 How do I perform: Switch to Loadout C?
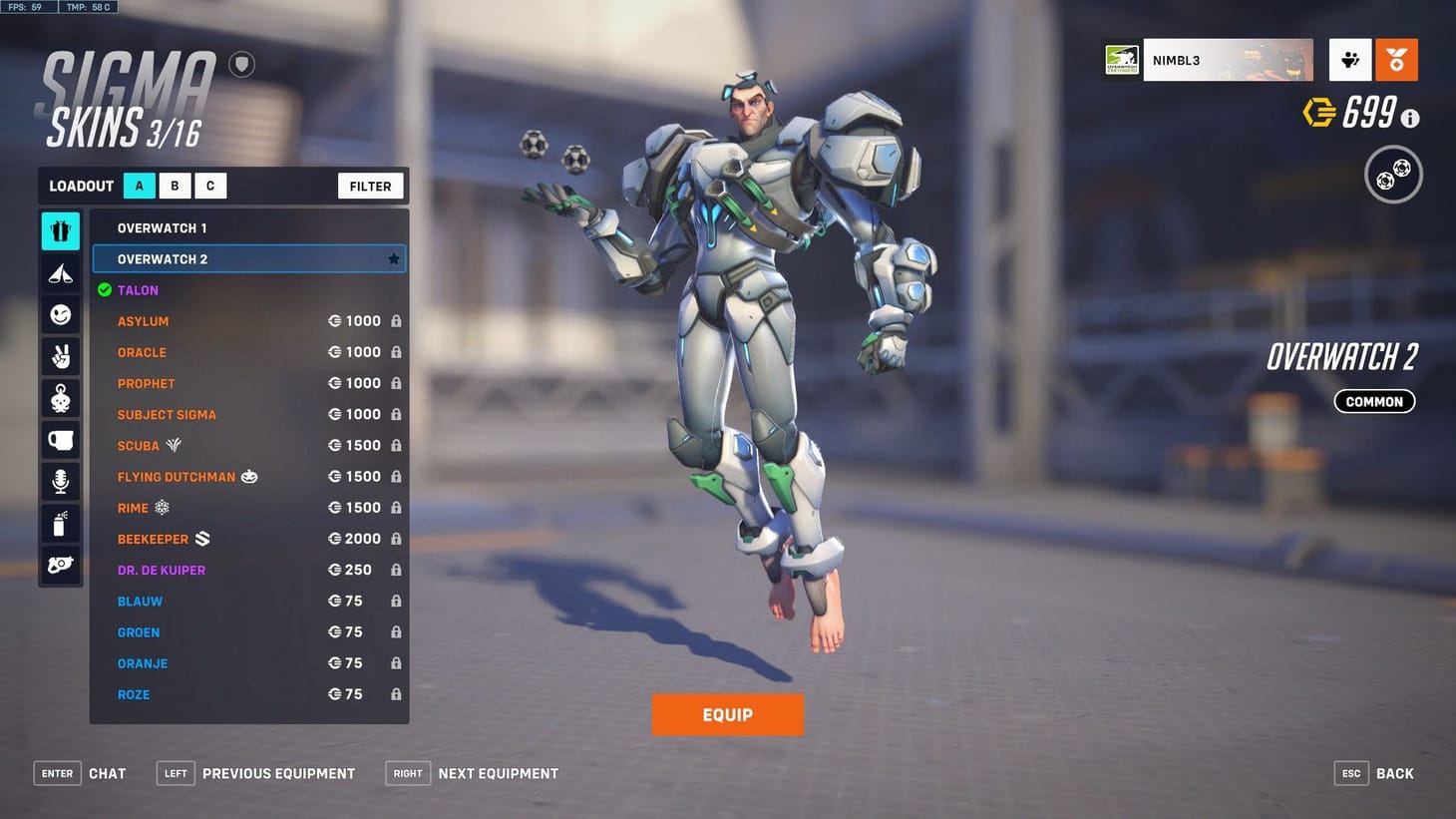[210, 186]
